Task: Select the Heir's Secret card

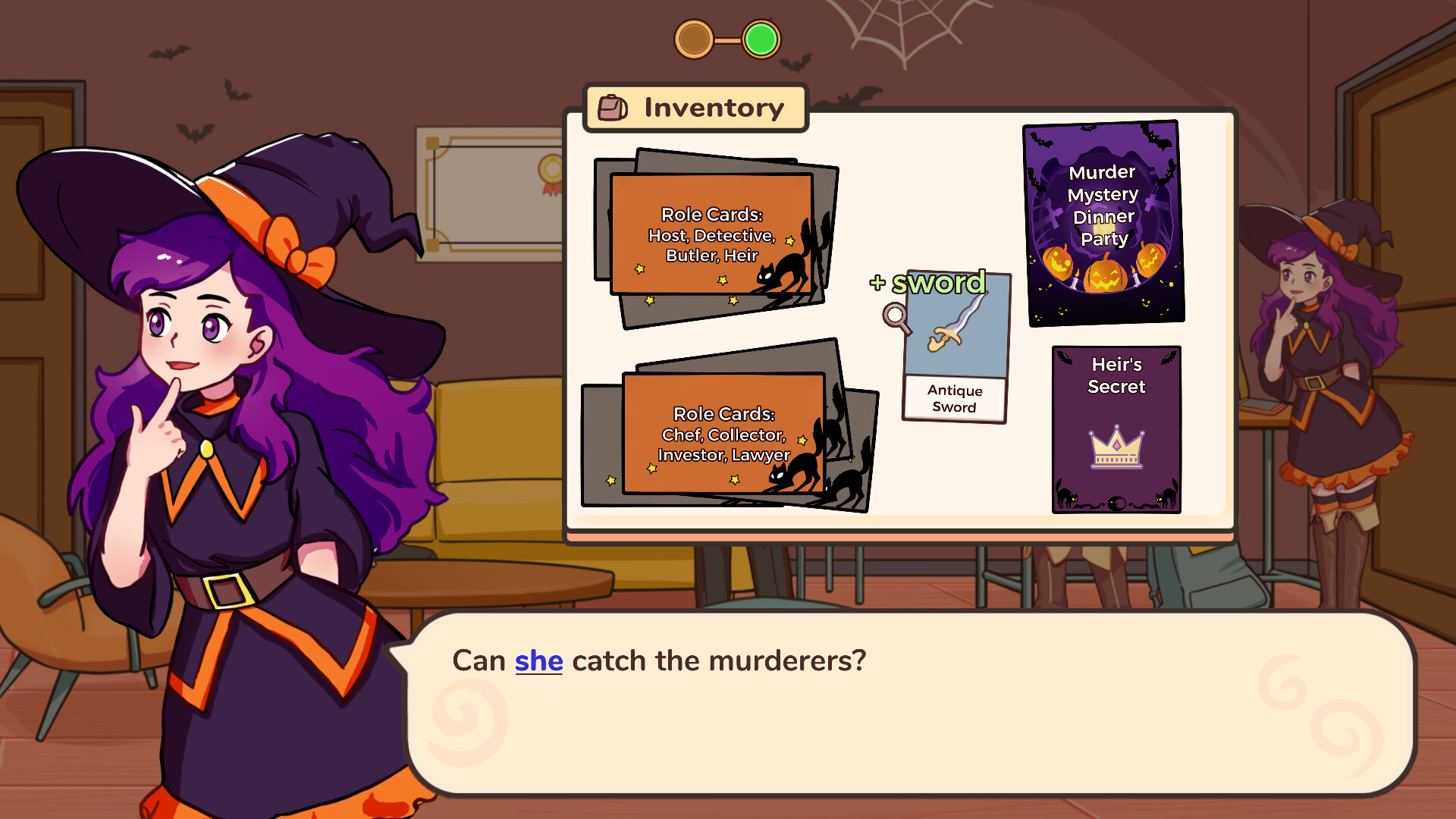Action: (1116, 430)
